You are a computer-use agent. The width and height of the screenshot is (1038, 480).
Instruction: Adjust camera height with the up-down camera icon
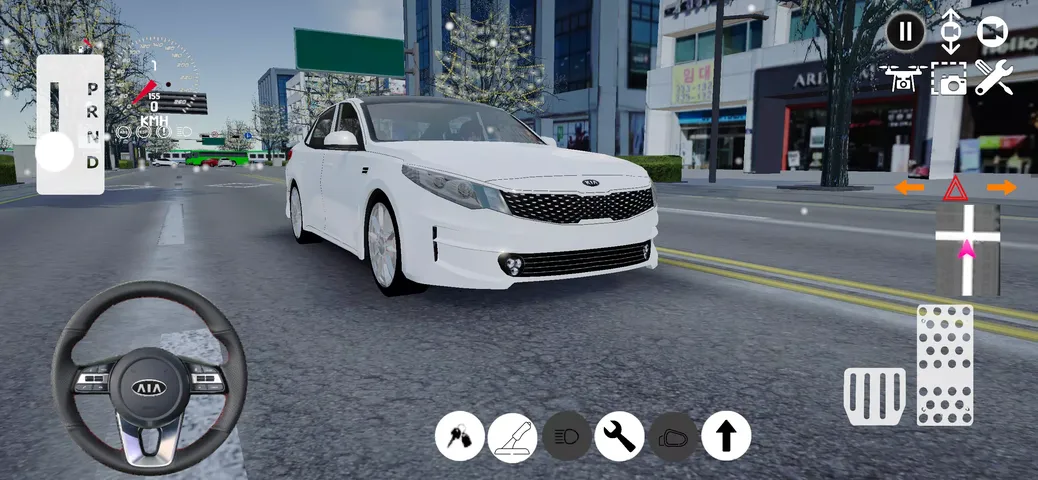(x=950, y=31)
